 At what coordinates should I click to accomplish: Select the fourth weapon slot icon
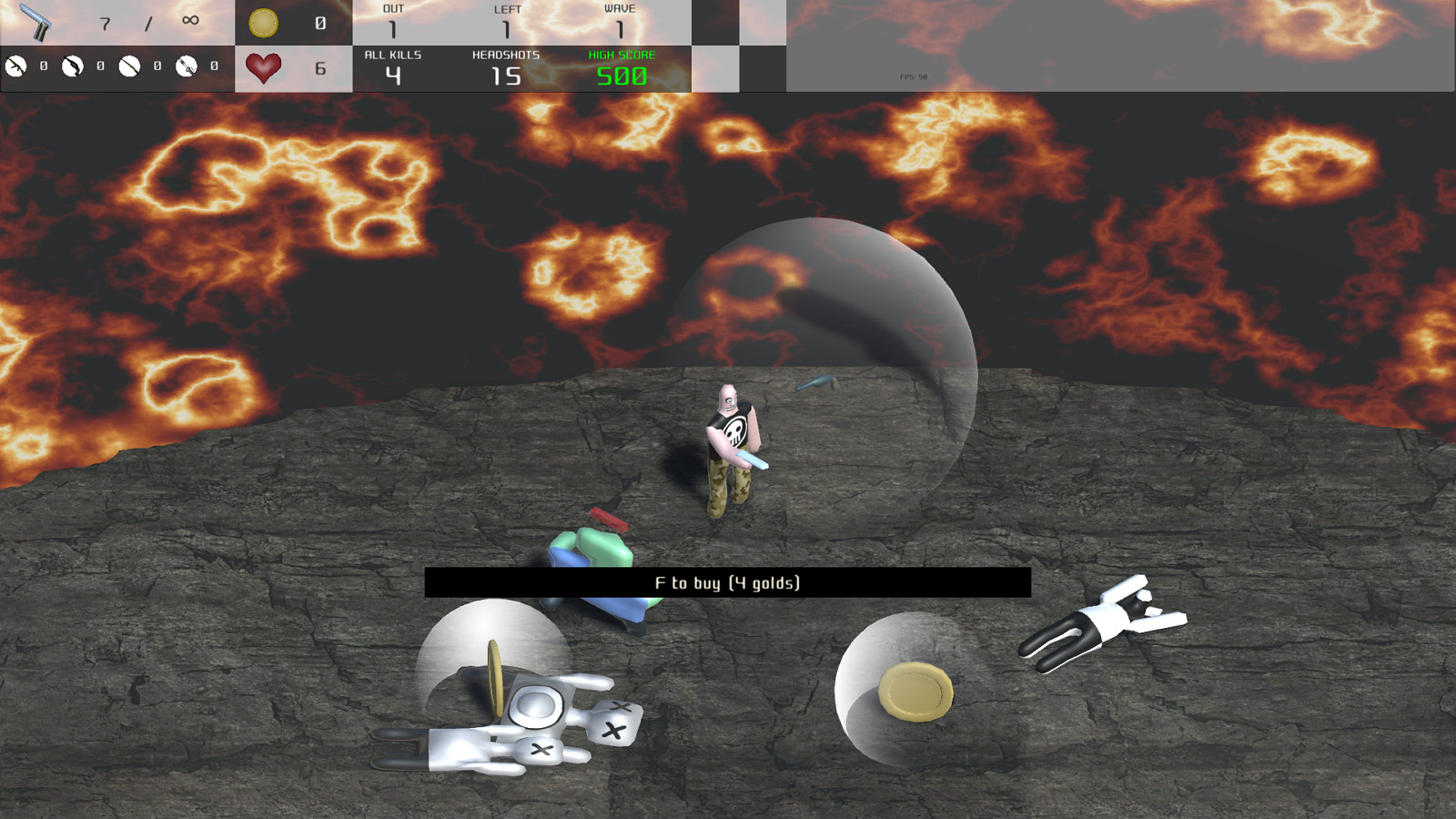(187, 65)
